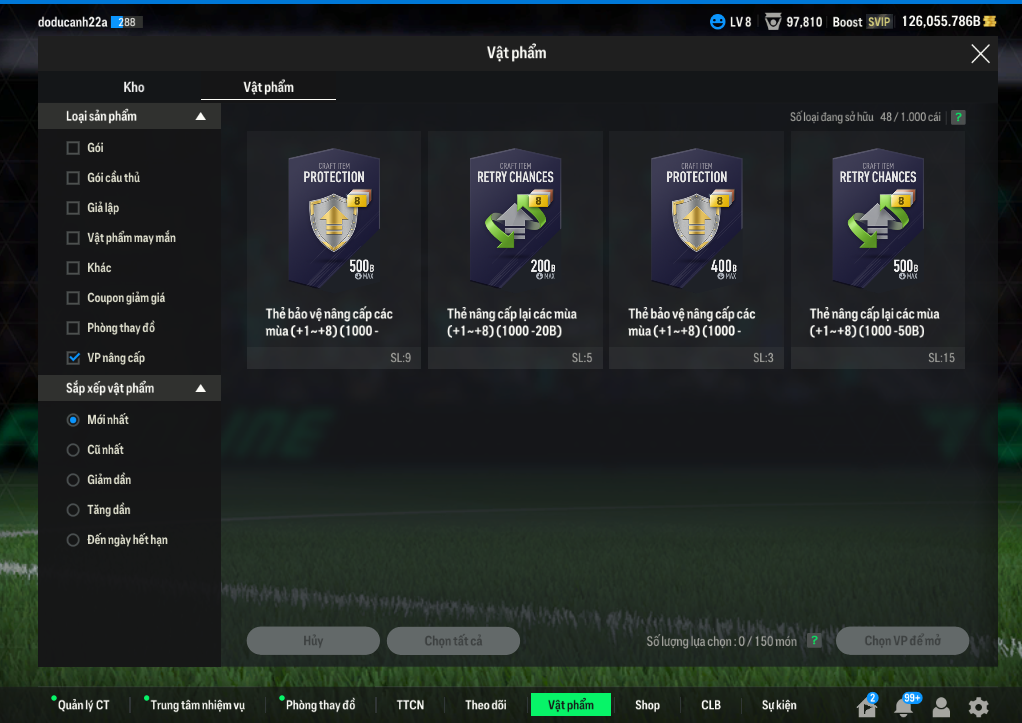Close the Vật phẩm window
1022x723 pixels.
point(980,54)
